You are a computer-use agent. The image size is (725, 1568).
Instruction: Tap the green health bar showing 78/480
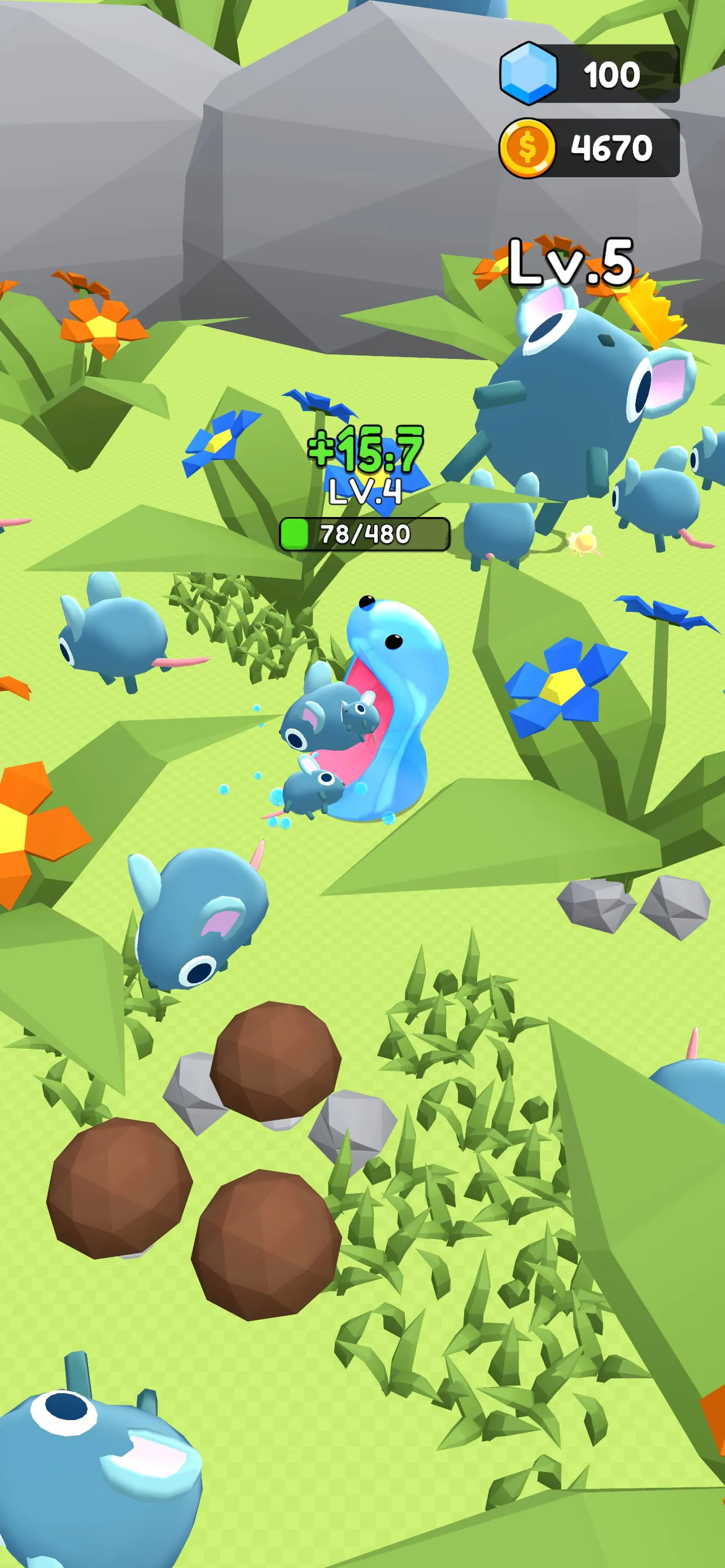pos(365,535)
